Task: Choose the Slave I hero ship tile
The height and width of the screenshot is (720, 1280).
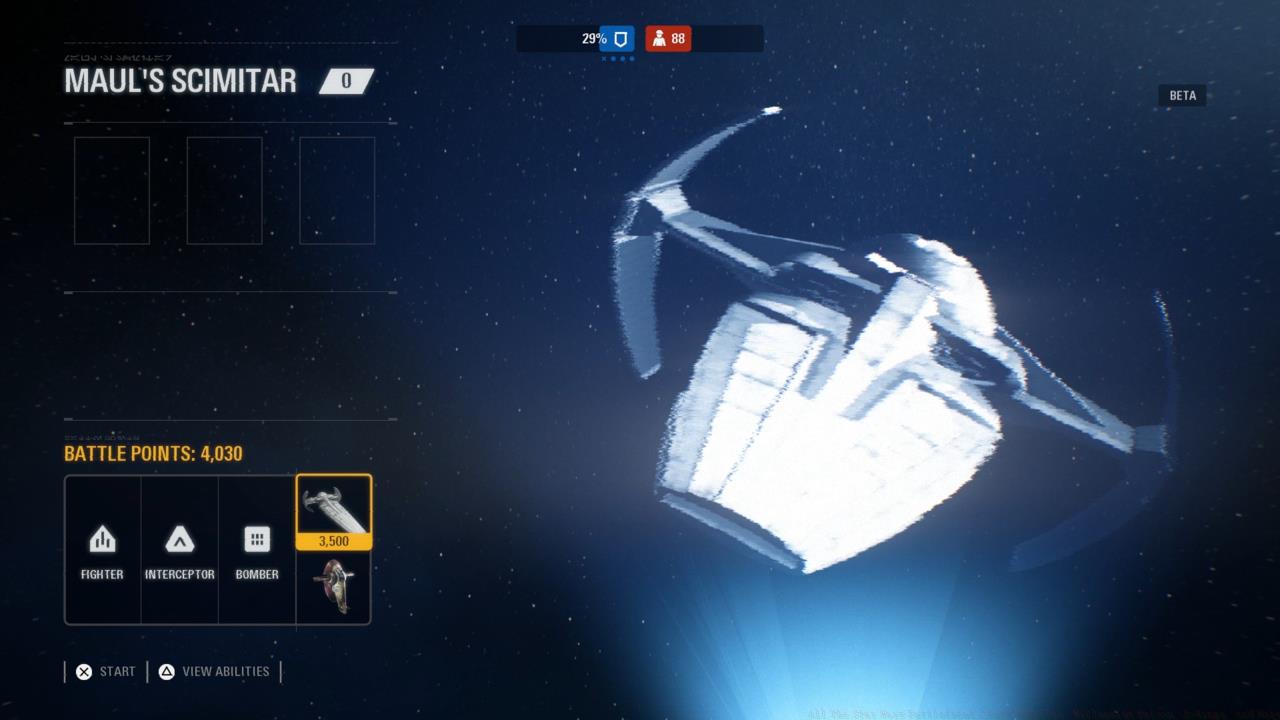Action: 334,587
